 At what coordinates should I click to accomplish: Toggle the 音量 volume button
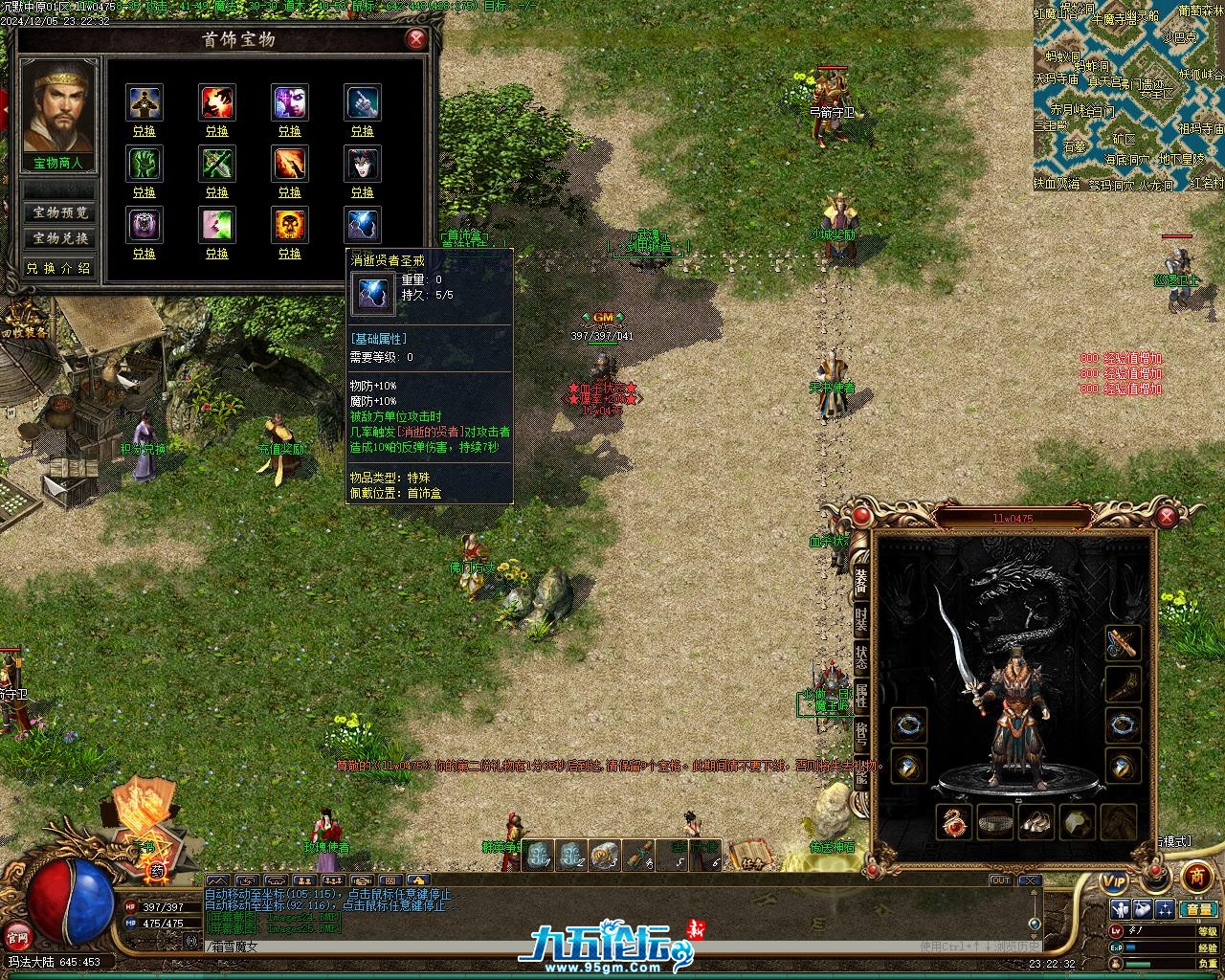1197,908
